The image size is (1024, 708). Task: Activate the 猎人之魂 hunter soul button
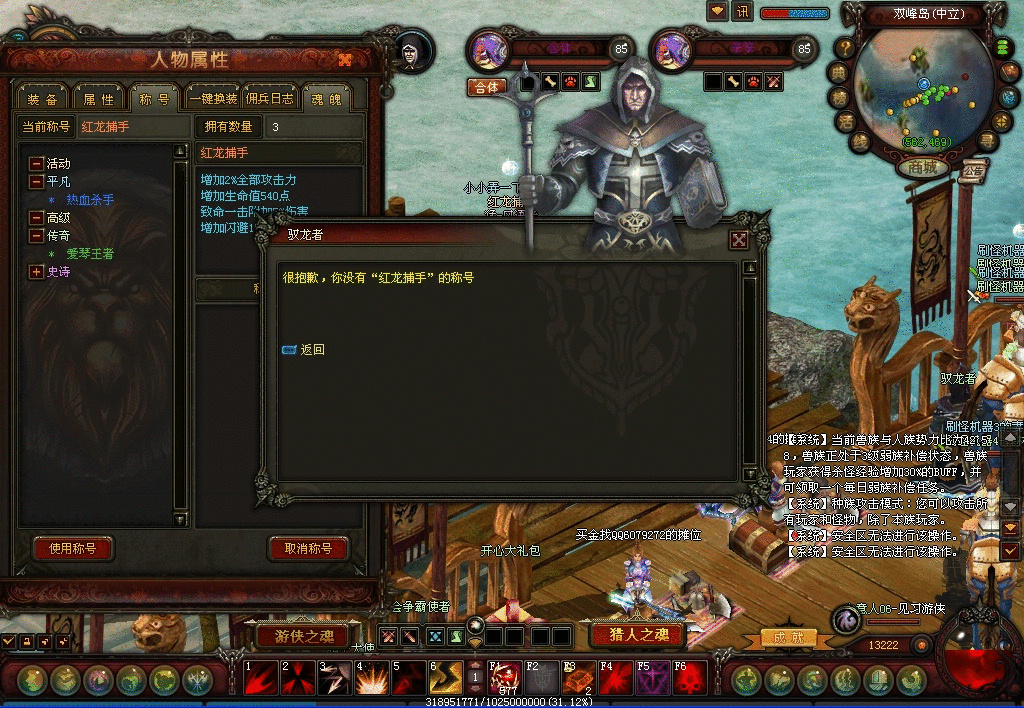click(636, 634)
